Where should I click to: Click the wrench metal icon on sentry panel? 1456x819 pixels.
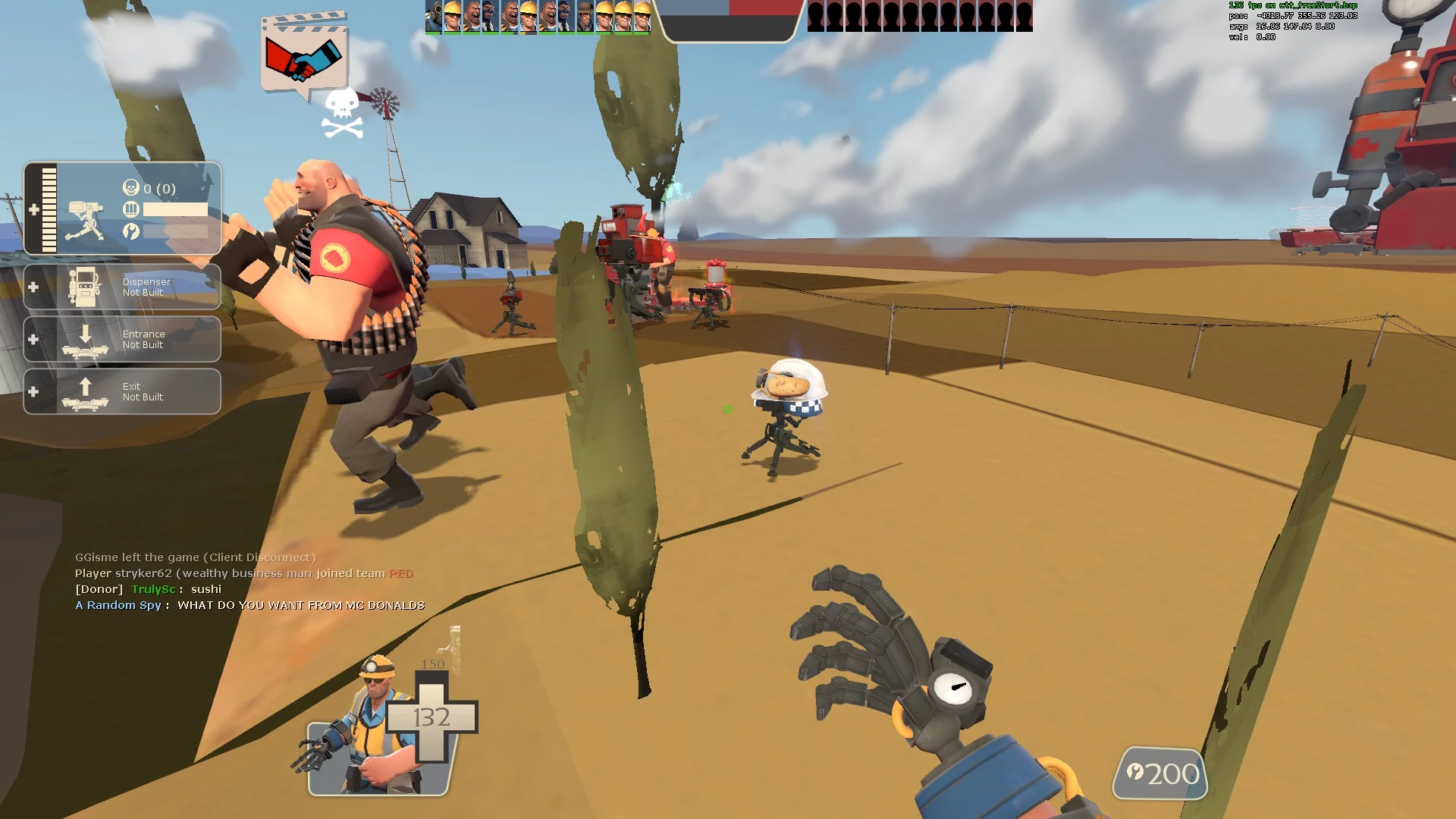coord(131,232)
